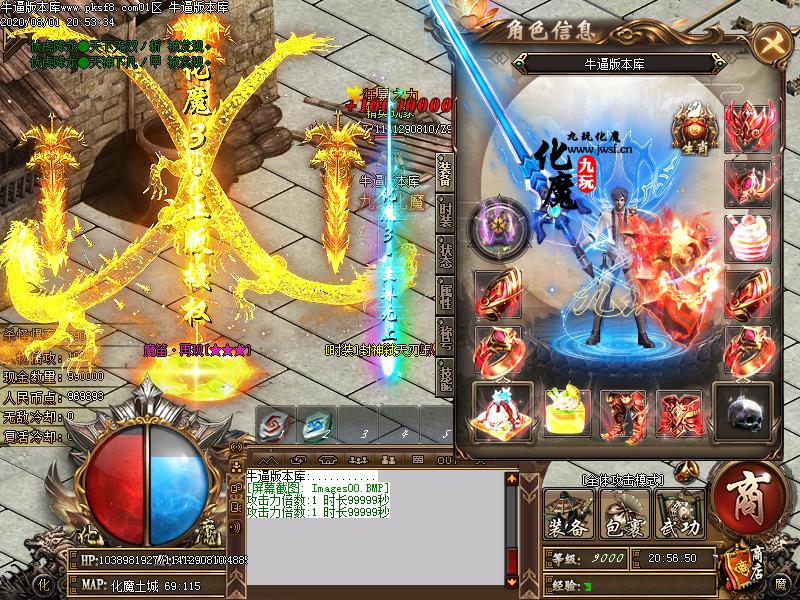Click the yellow cake item slot
Image resolution: width=800 pixels, height=600 pixels.
565,410
